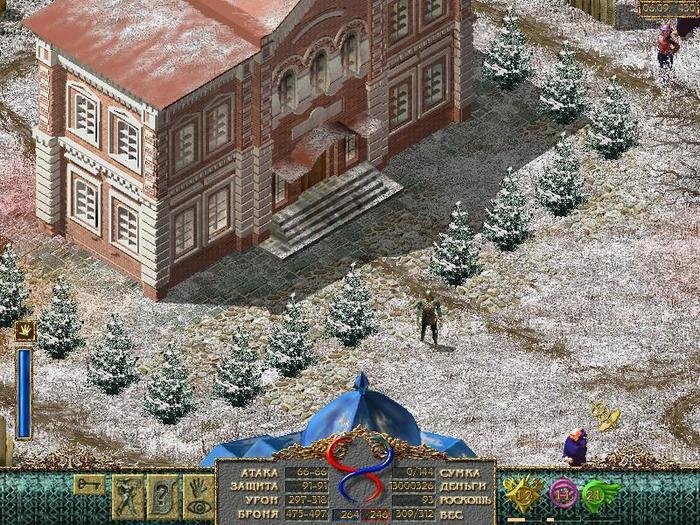Screen dimensions: 700x525
Task: Click the red and blue serpent emblem
Action: point(357,472)
